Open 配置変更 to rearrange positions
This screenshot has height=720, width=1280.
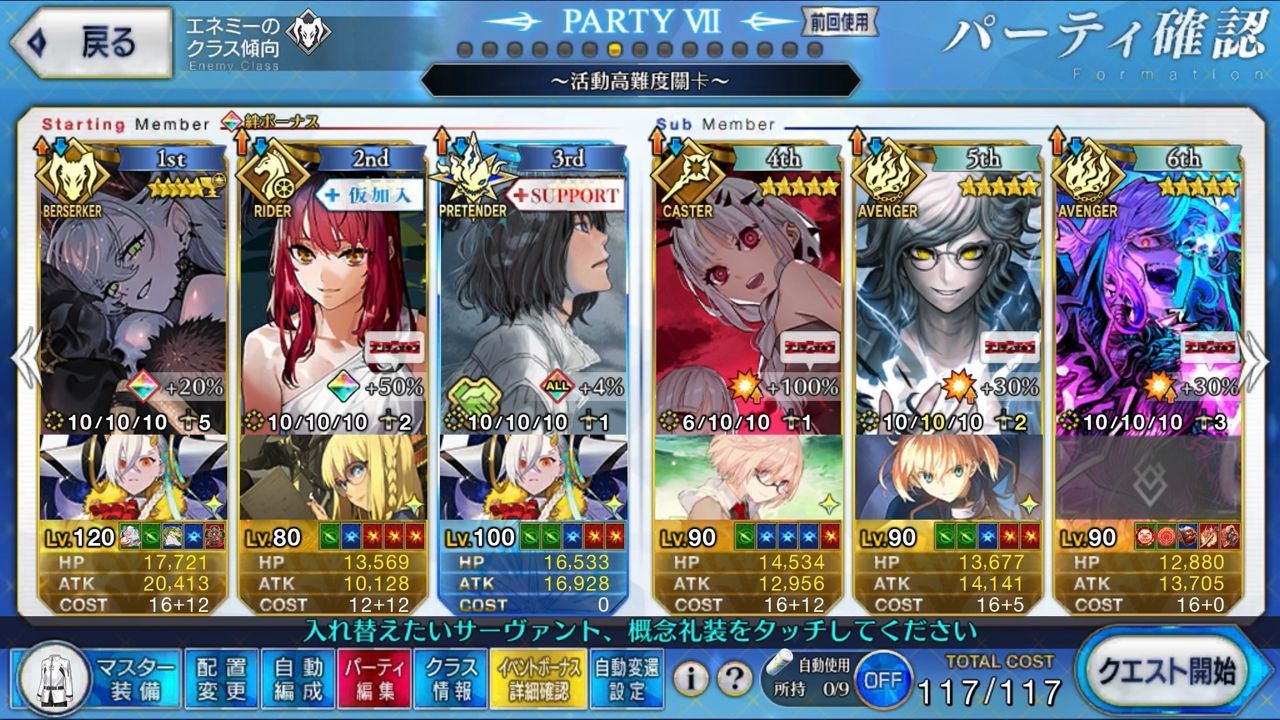point(221,679)
